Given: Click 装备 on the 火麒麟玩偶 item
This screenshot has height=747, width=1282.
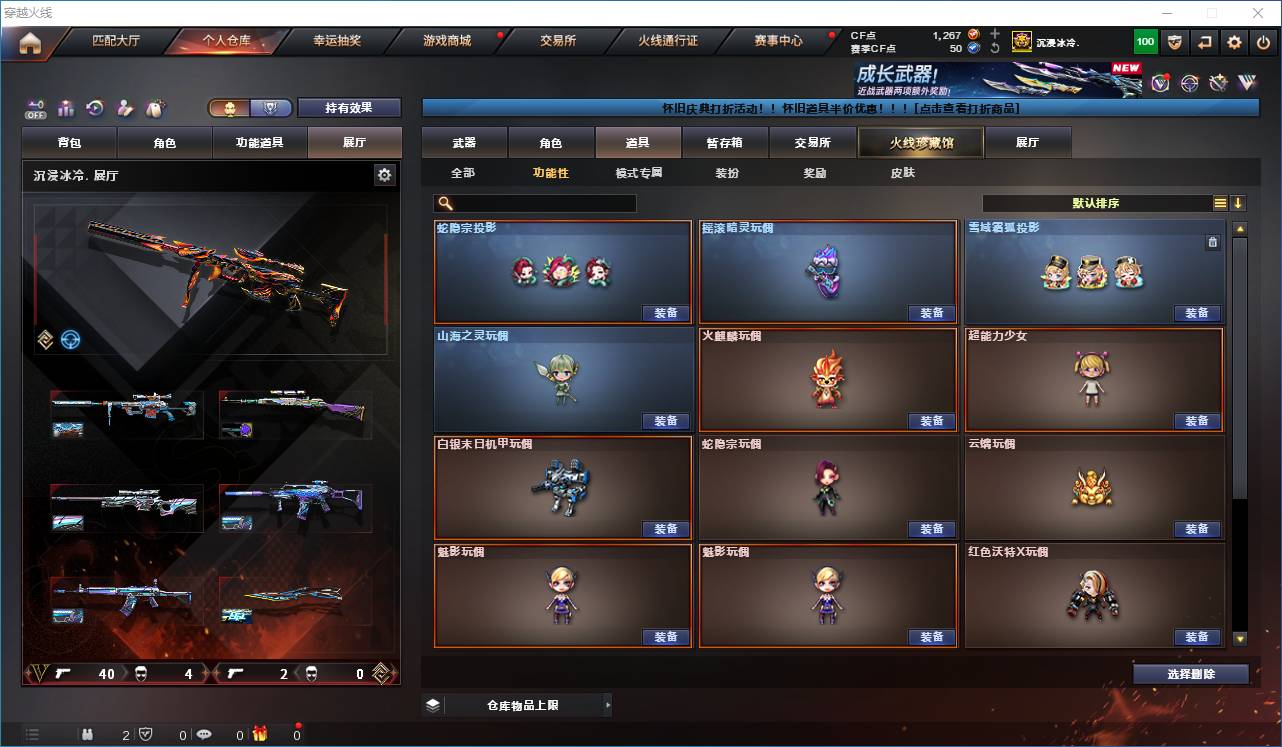Looking at the screenshot, I should tap(931, 421).
